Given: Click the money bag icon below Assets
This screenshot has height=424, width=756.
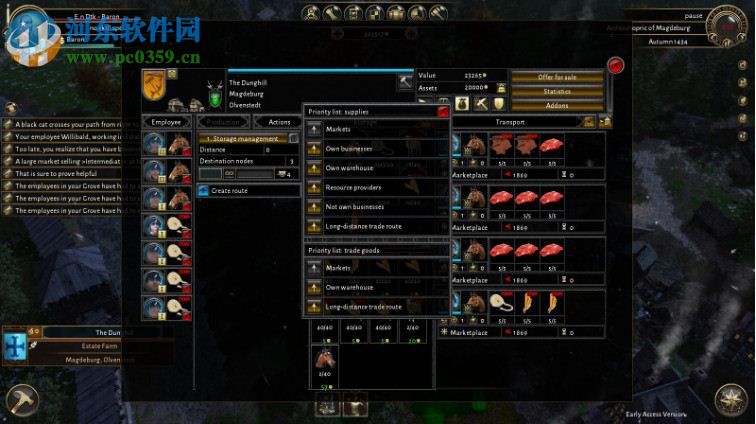Looking at the screenshot, I should coord(463,103).
